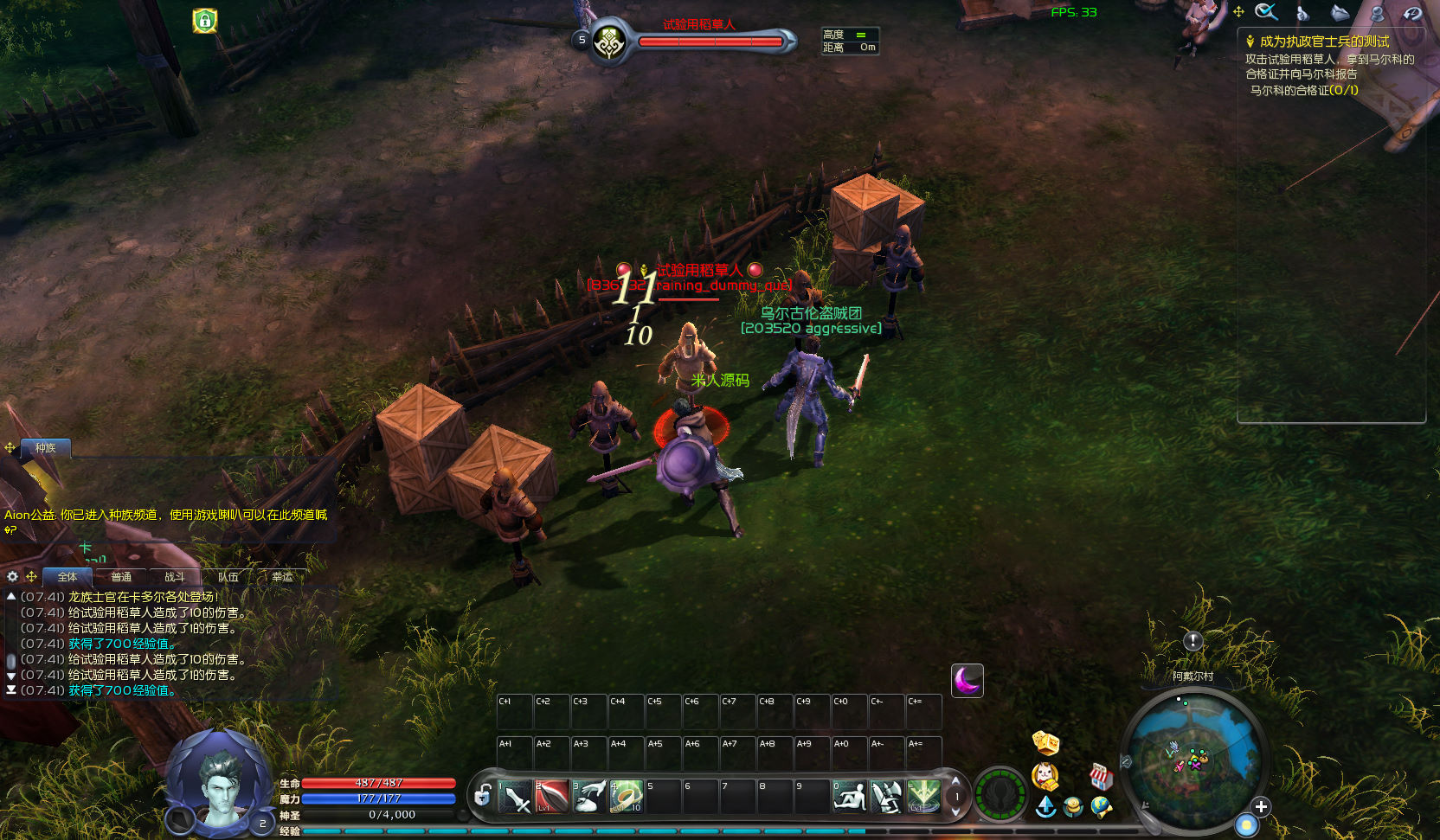Switch to the 战斗 chat tab
This screenshot has height=840, width=1440.
click(x=175, y=577)
